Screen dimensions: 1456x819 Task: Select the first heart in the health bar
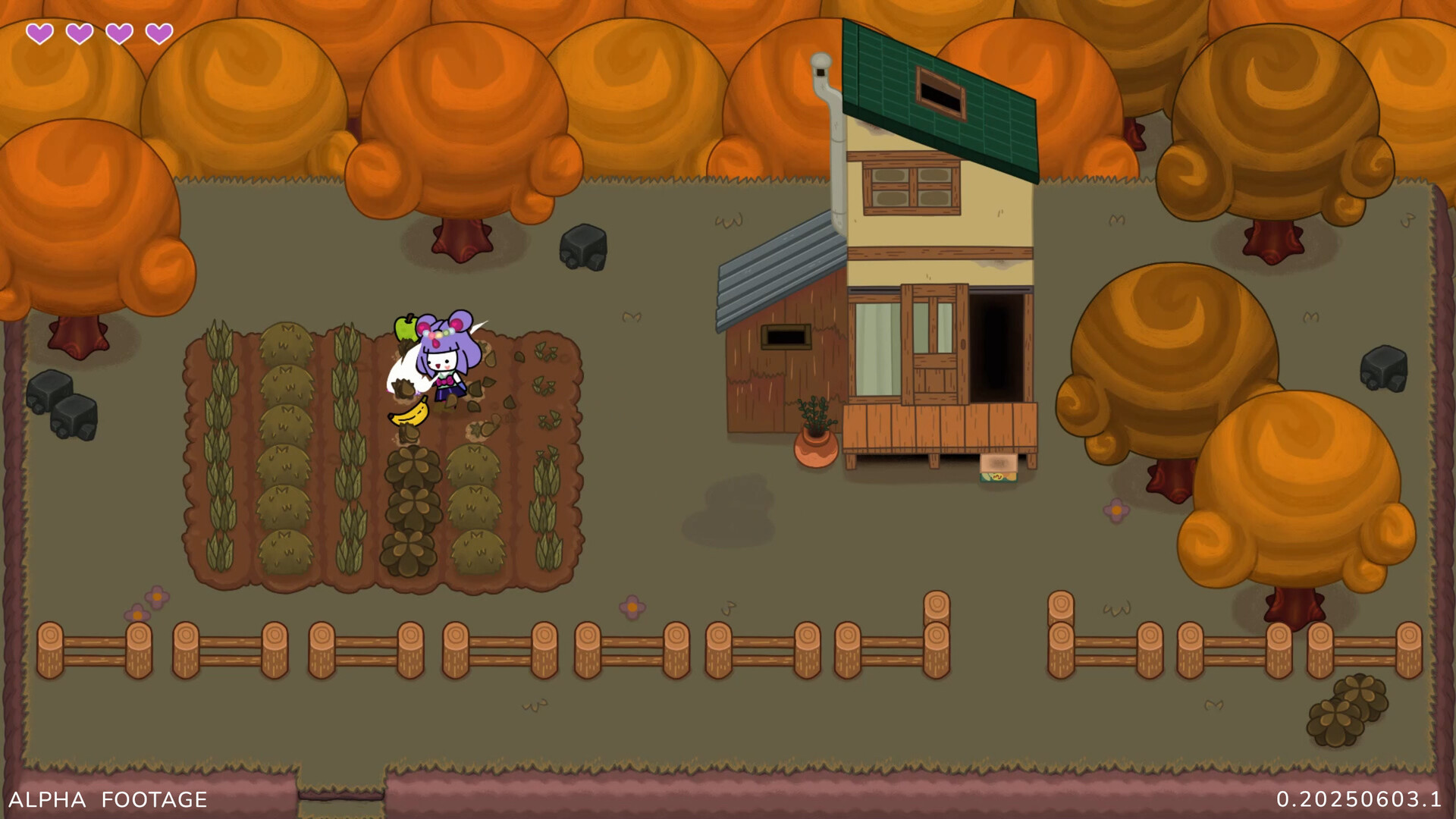click(42, 33)
